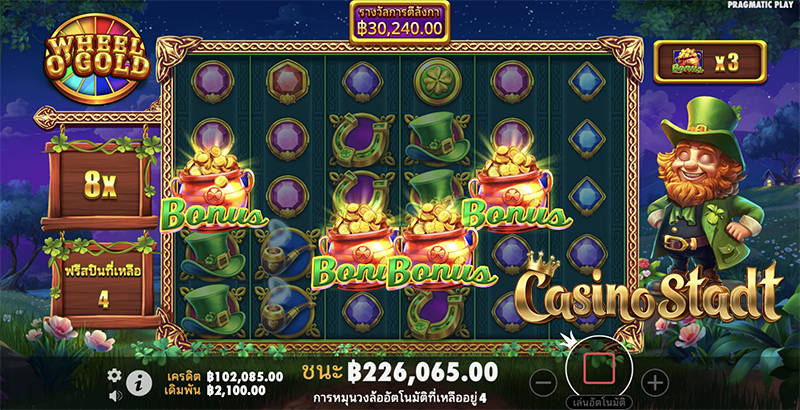Open the settings gear icon
This screenshot has height=410, width=800.
[114, 375]
